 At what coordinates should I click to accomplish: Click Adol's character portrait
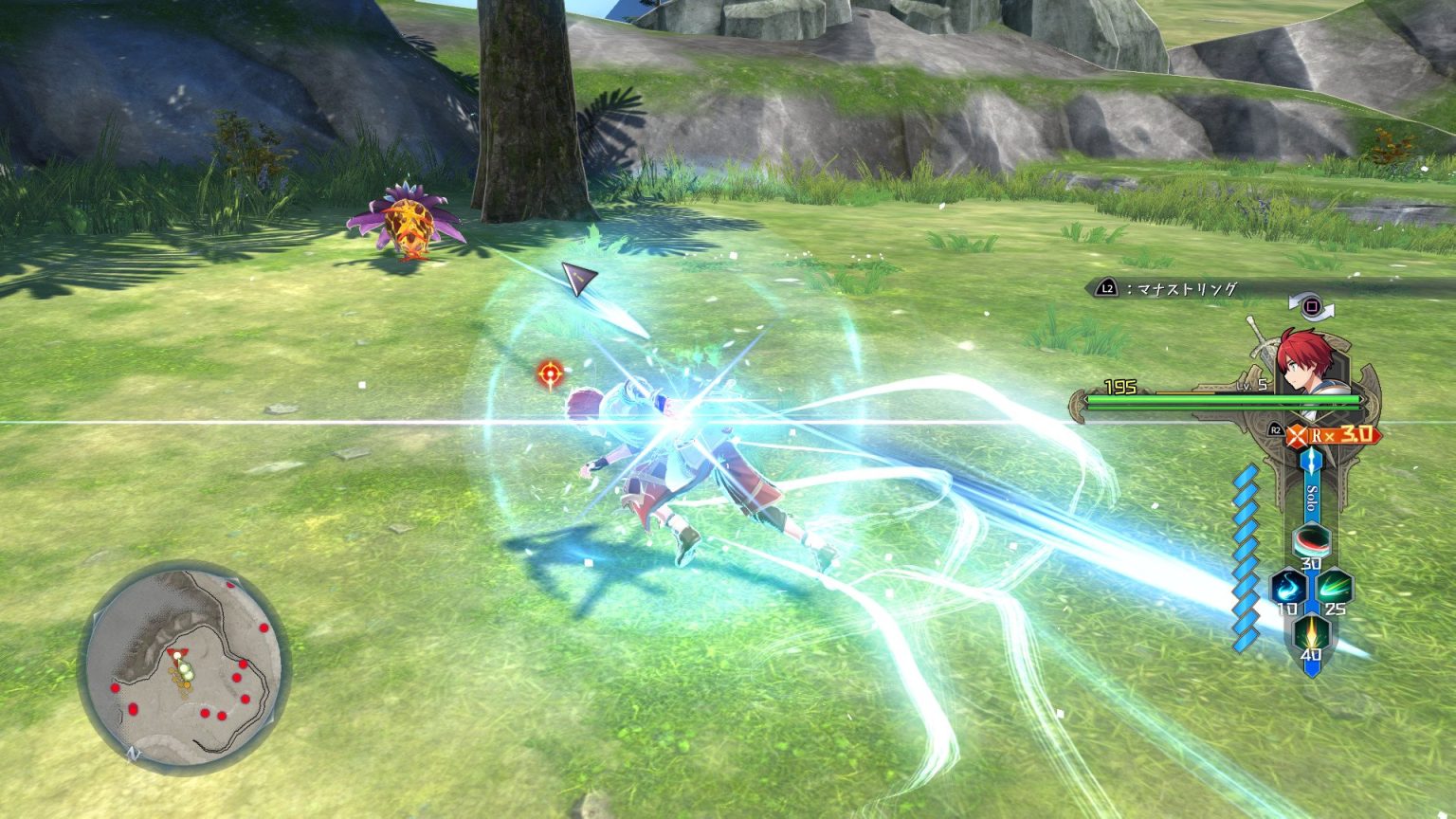point(1305,362)
